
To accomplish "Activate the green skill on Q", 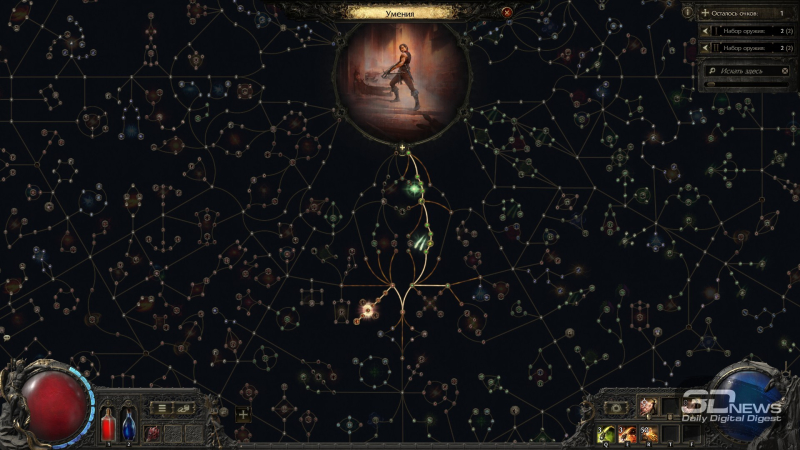I will coord(606,433).
